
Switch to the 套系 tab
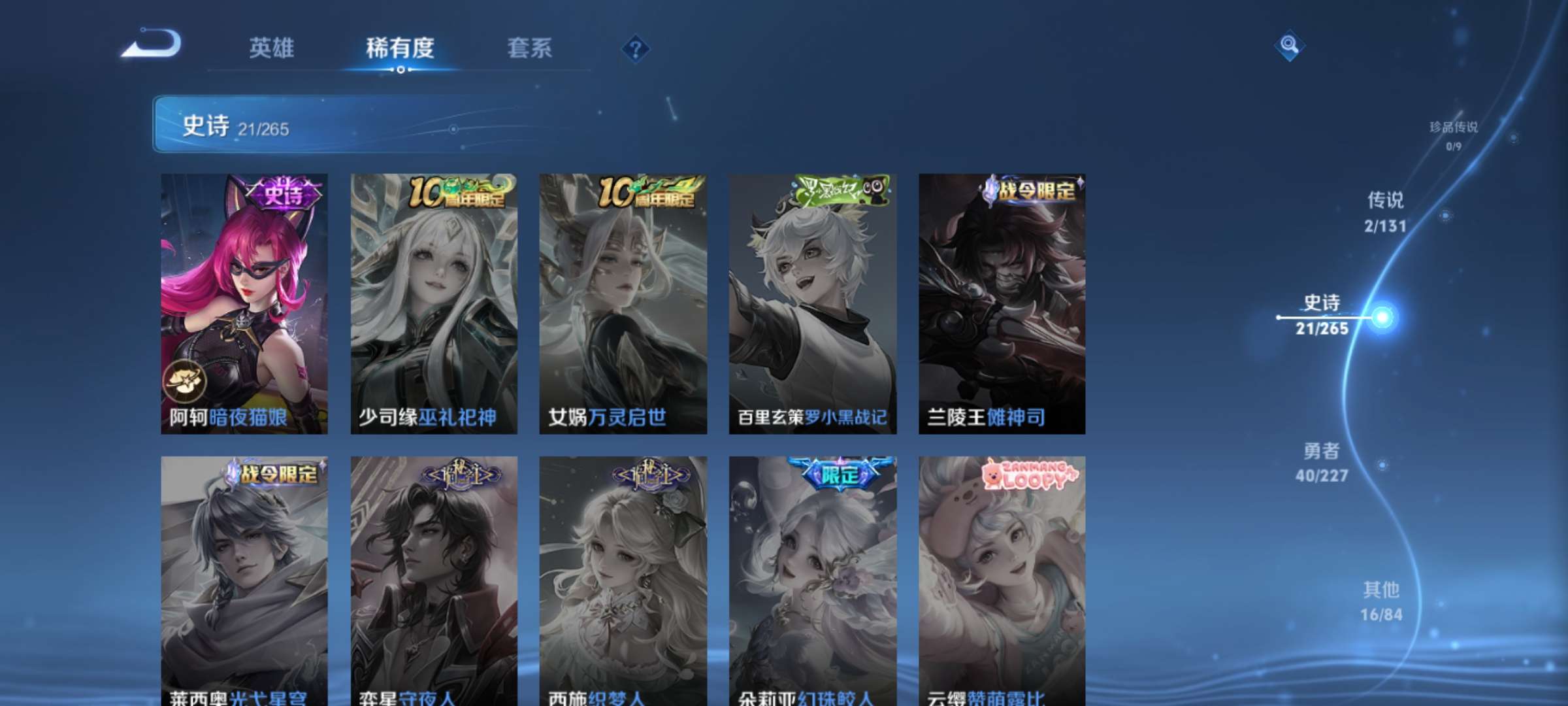(531, 48)
